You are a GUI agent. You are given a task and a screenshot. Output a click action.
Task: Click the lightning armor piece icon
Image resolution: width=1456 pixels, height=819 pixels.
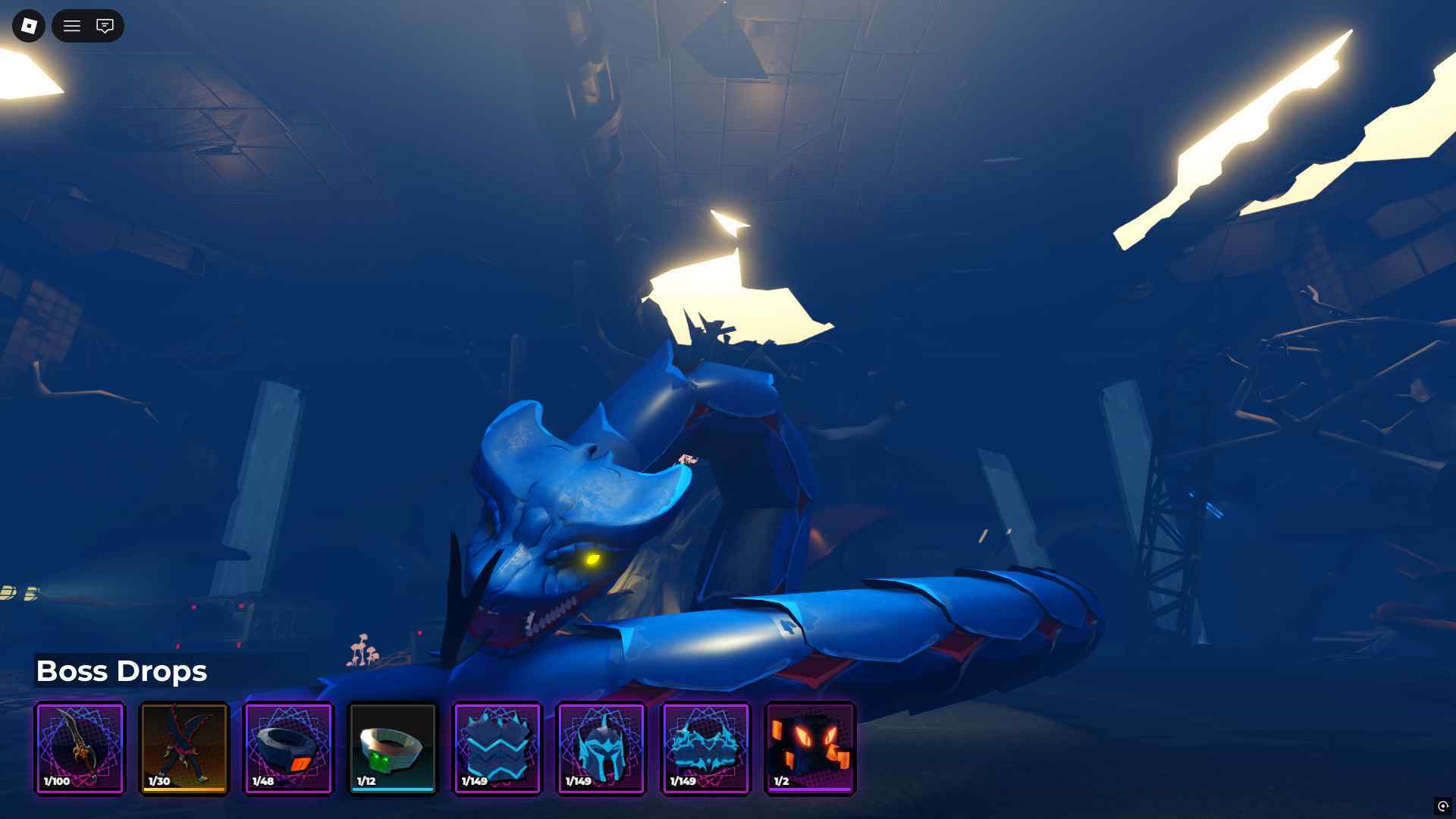click(706, 748)
